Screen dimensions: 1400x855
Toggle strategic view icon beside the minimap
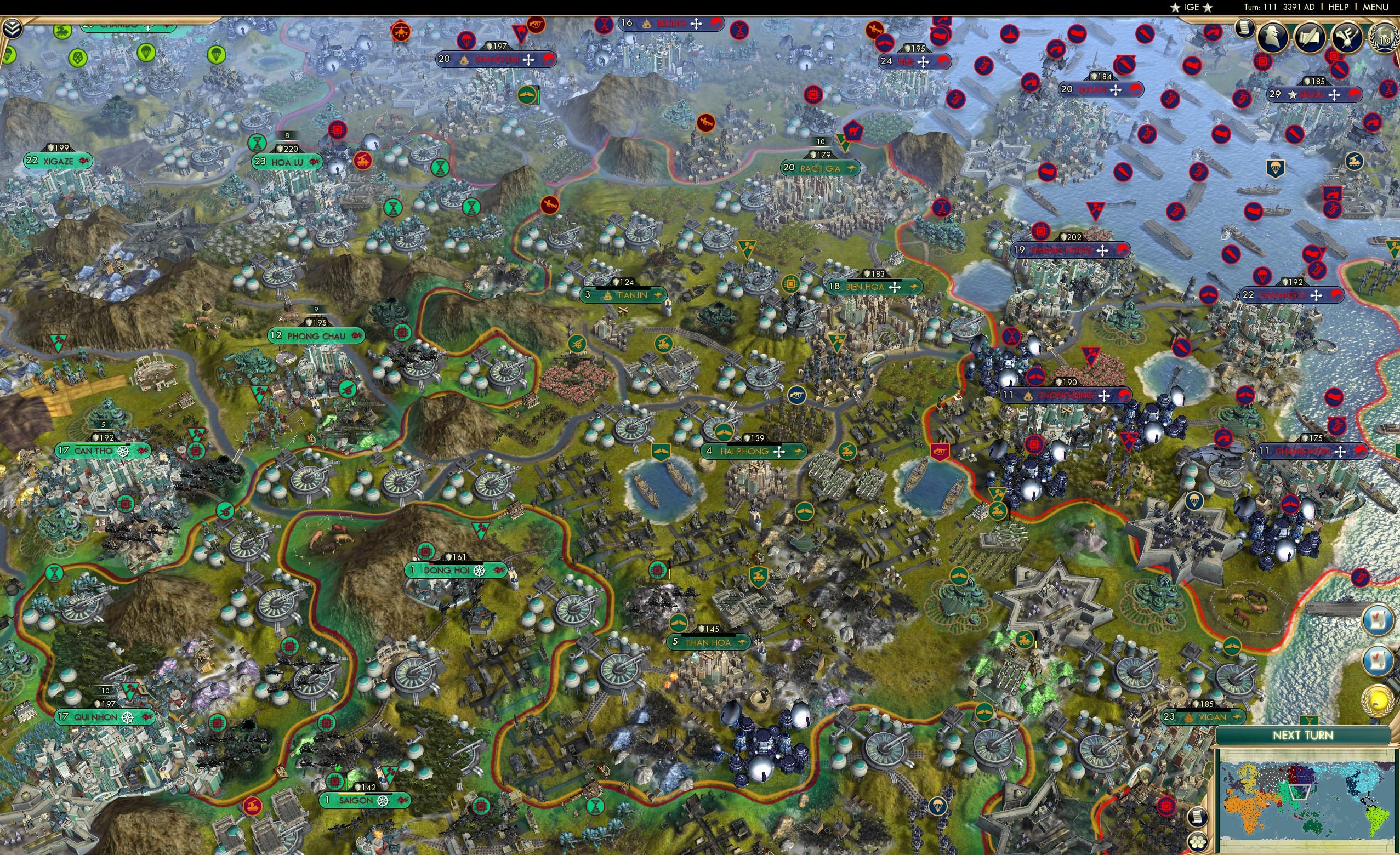click(1199, 818)
